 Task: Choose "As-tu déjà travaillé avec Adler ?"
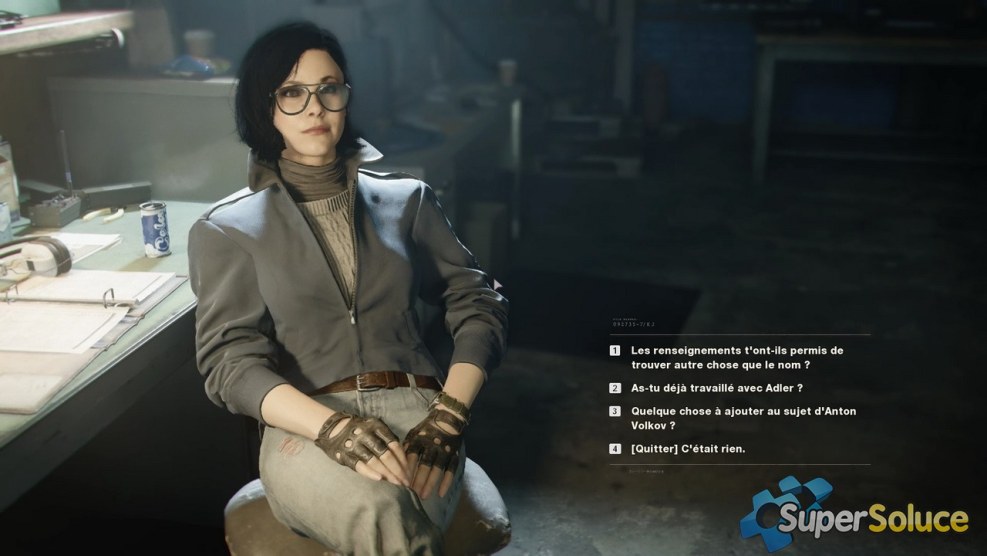[x=716, y=388]
